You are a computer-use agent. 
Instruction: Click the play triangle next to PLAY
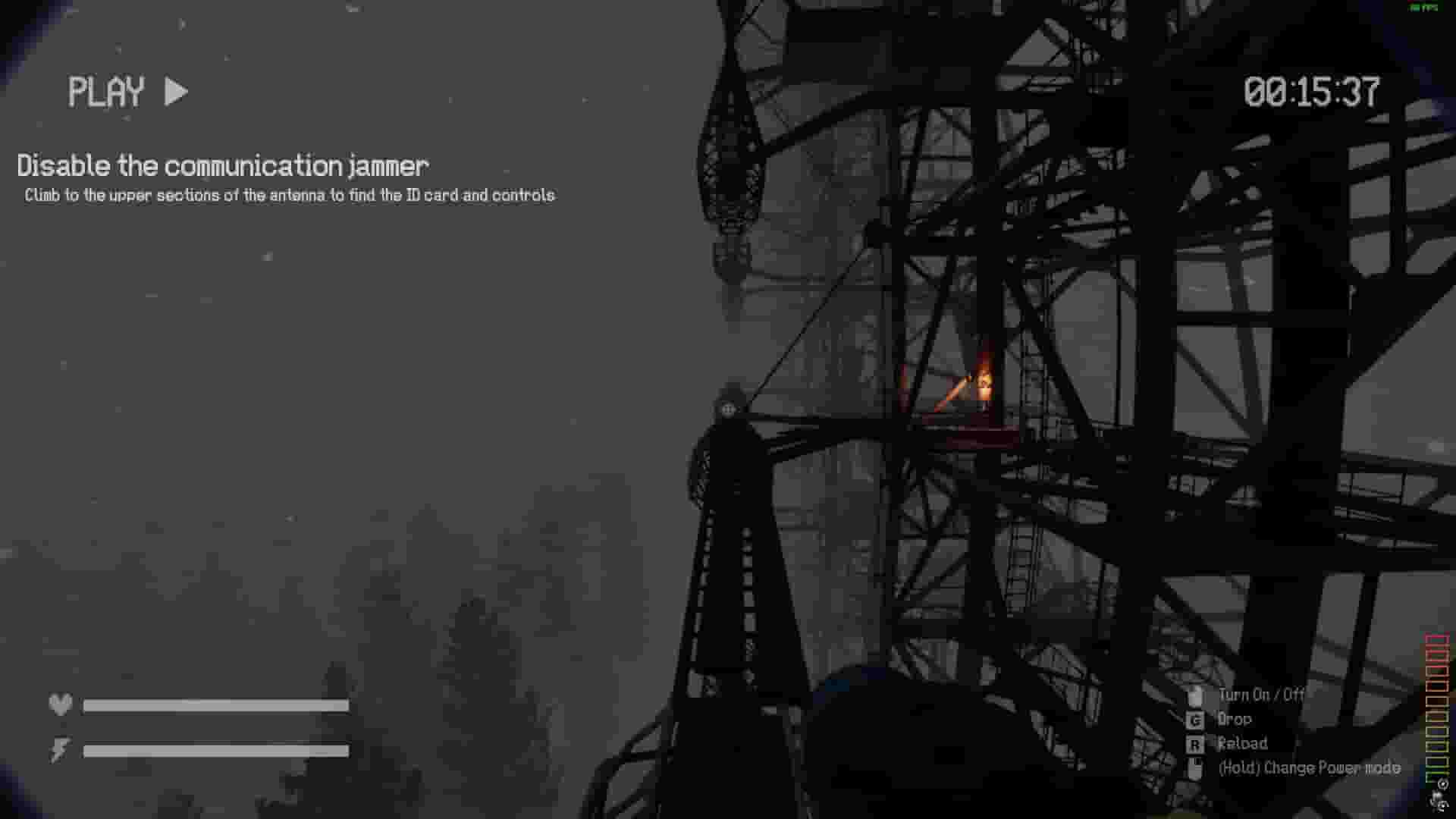click(x=175, y=92)
